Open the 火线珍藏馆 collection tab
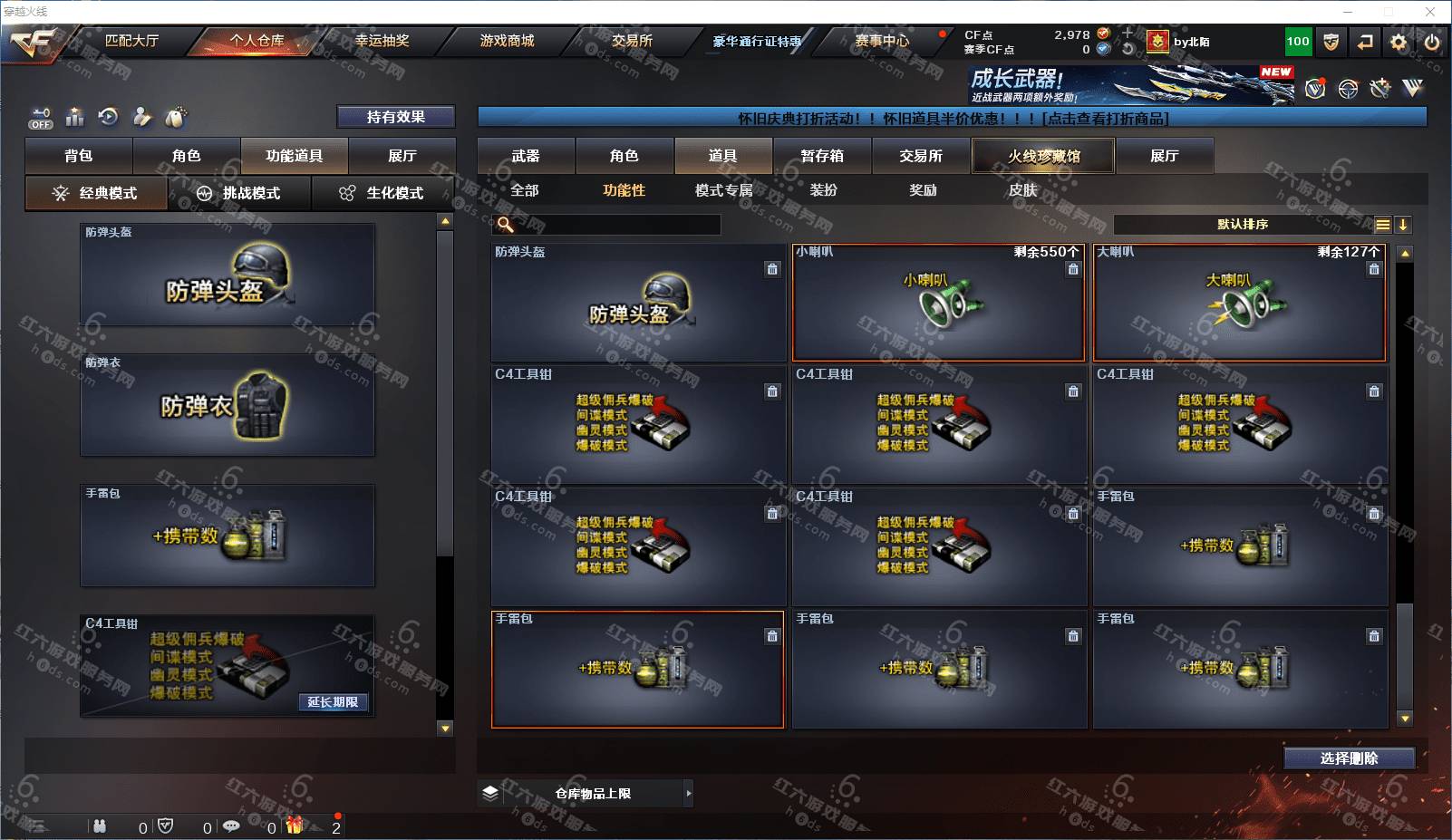This screenshot has height=840, width=1452. point(1043,156)
